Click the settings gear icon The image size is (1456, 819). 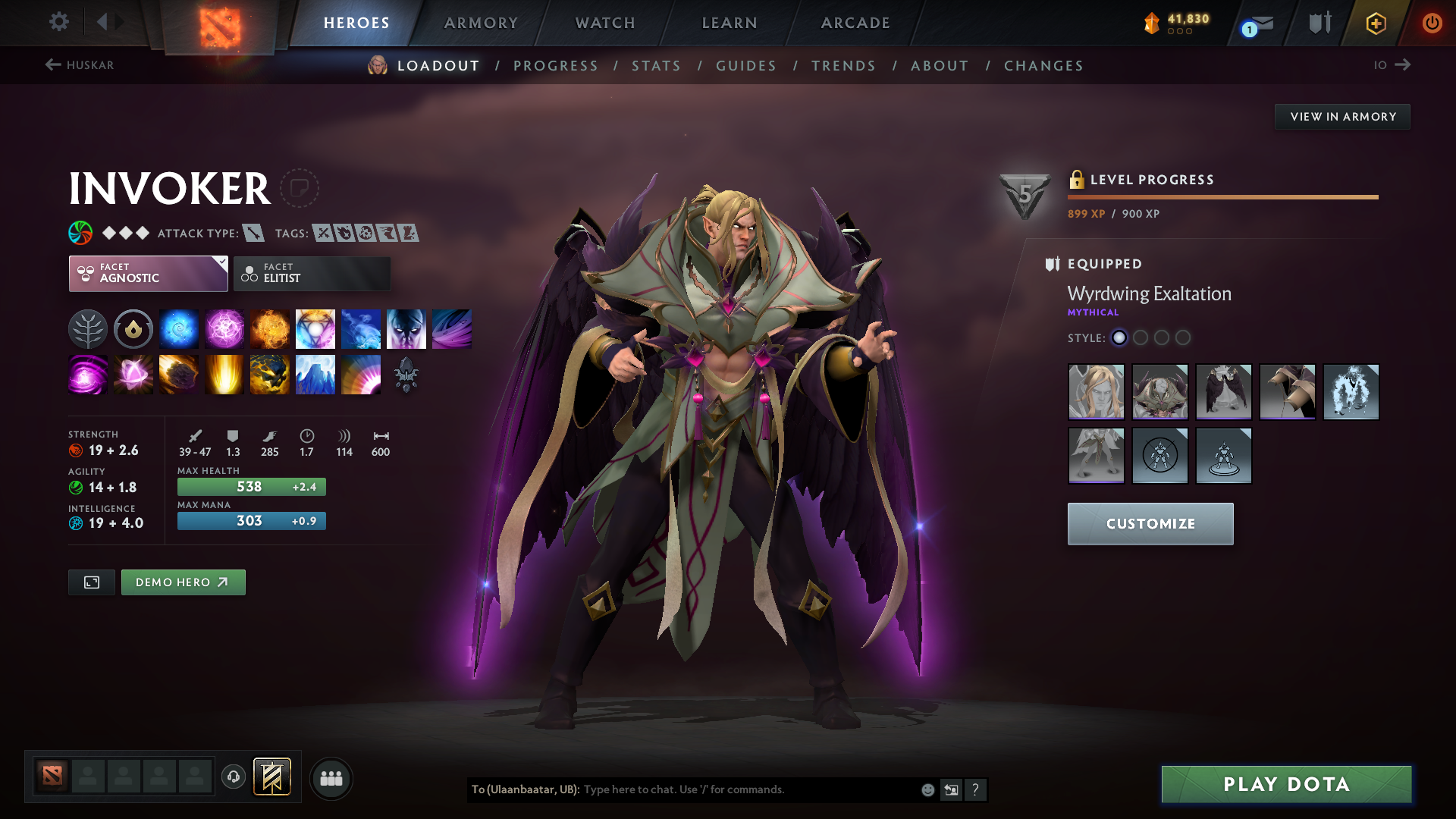coord(58,22)
